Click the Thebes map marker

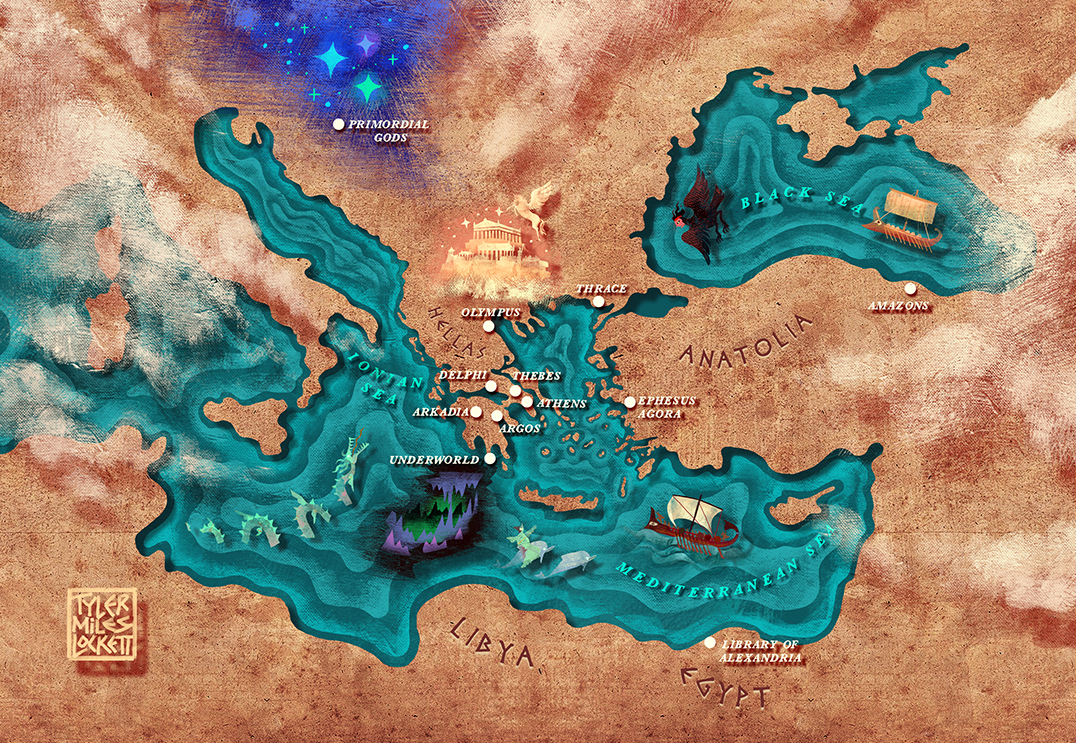515,390
